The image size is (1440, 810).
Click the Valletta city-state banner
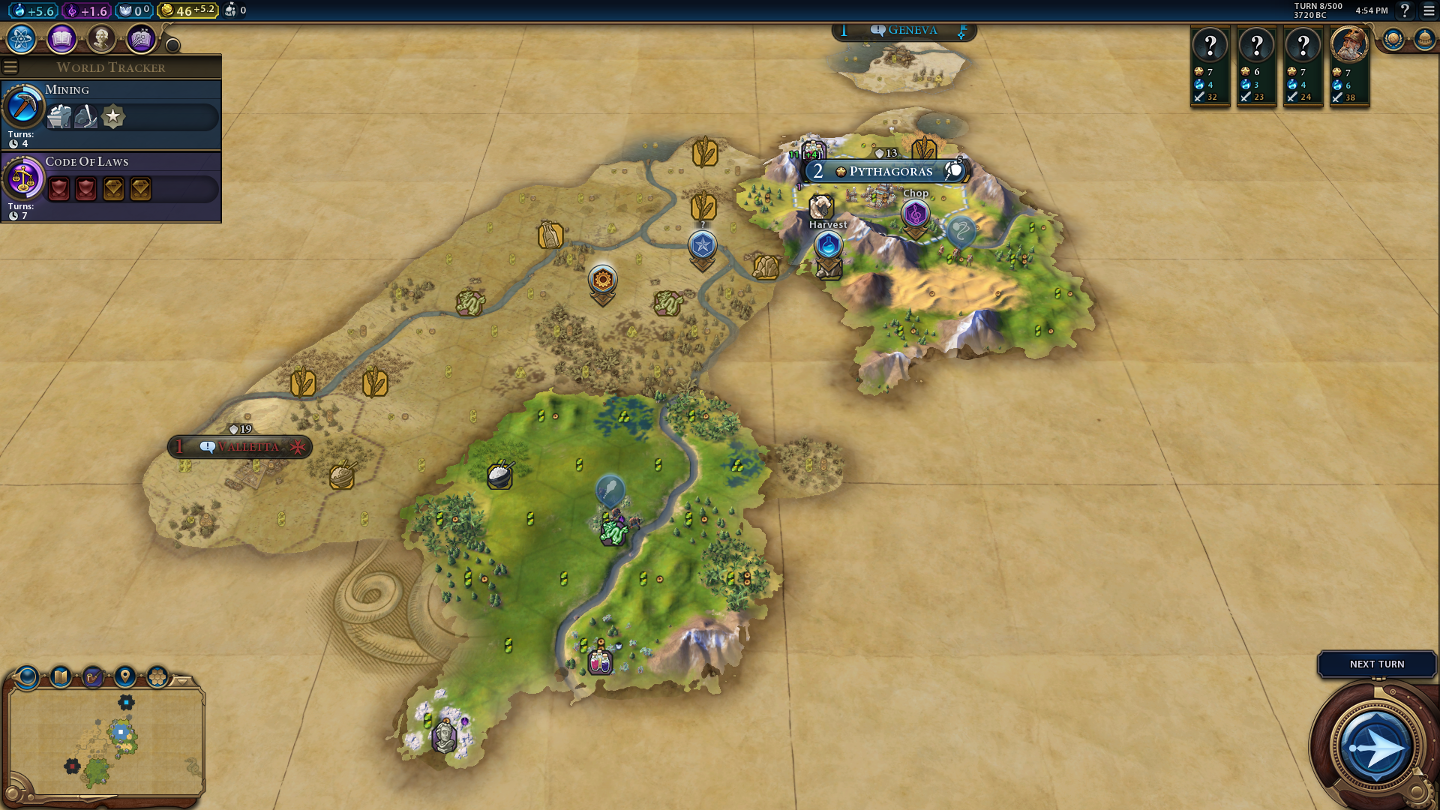coord(240,447)
